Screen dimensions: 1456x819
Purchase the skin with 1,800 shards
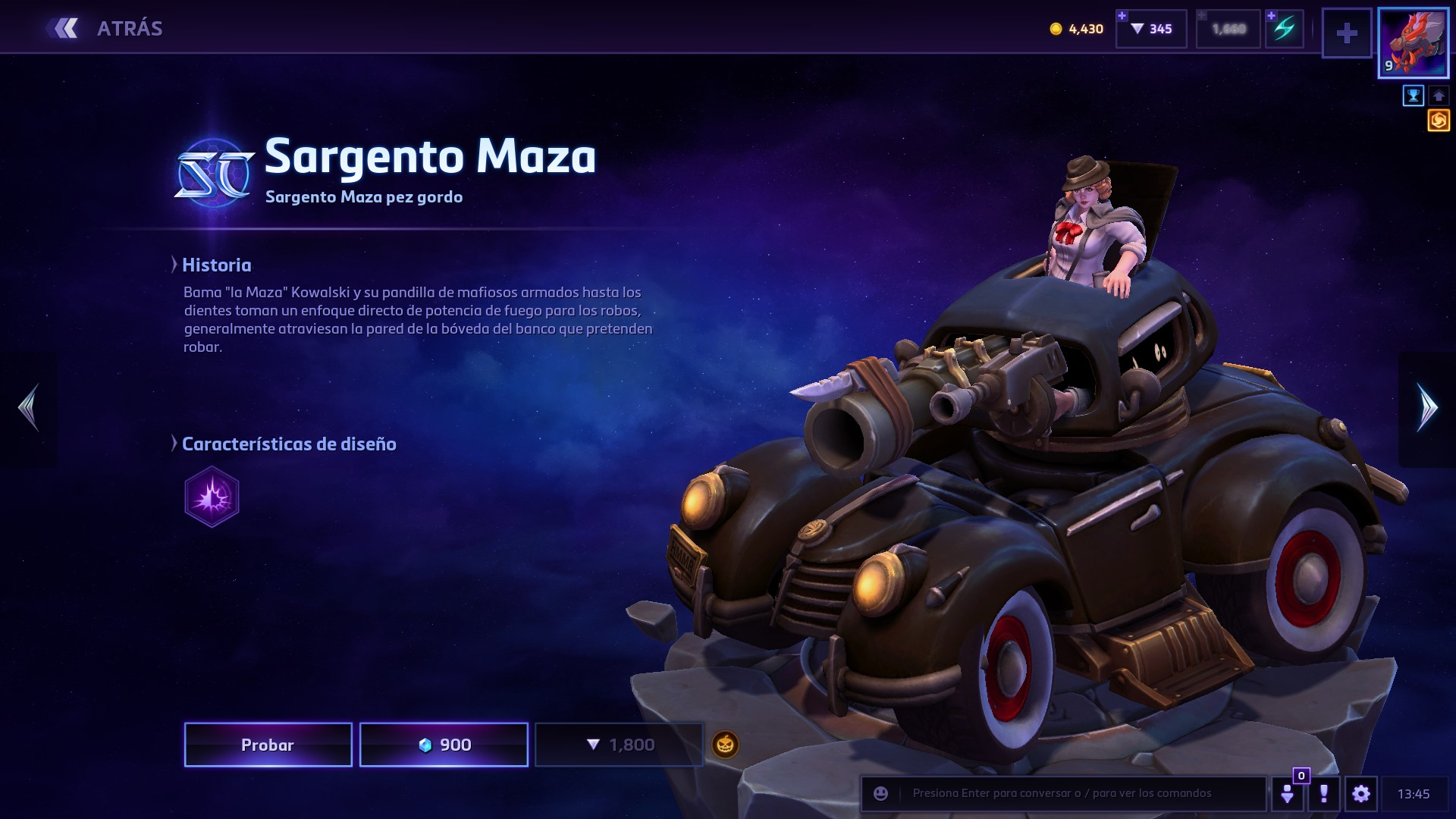619,745
